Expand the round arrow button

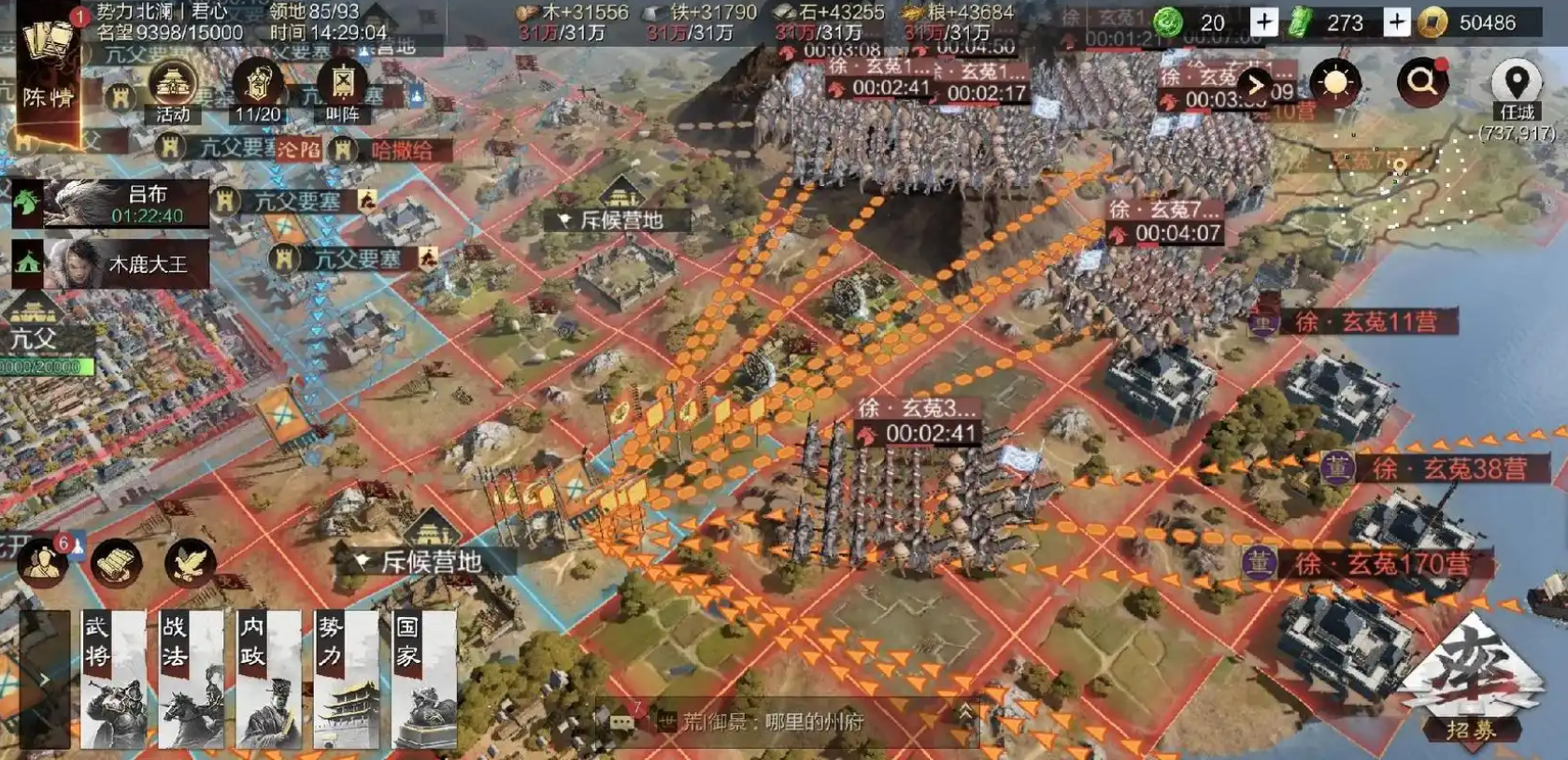1255,85
